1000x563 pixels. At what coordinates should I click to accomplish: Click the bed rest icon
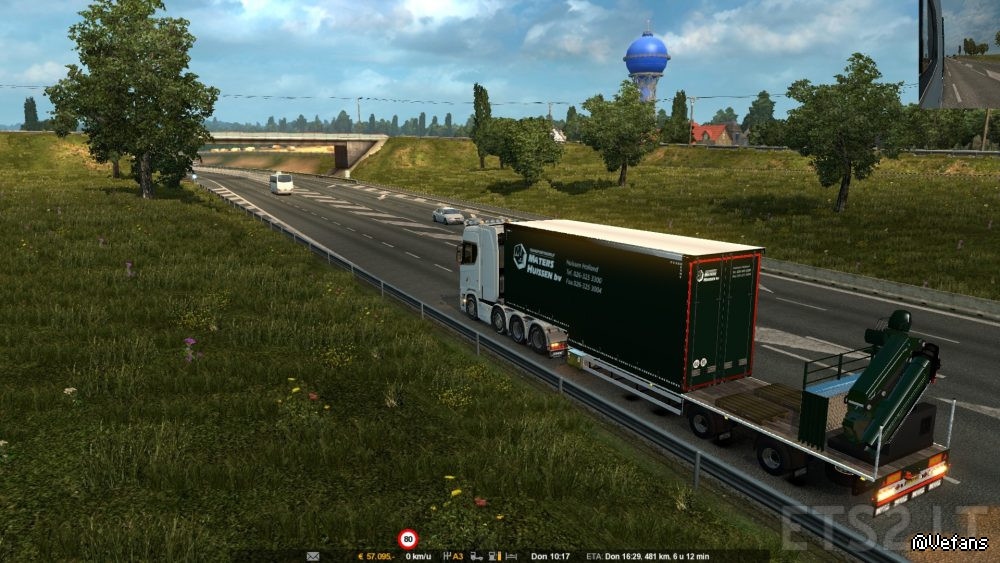[512, 556]
